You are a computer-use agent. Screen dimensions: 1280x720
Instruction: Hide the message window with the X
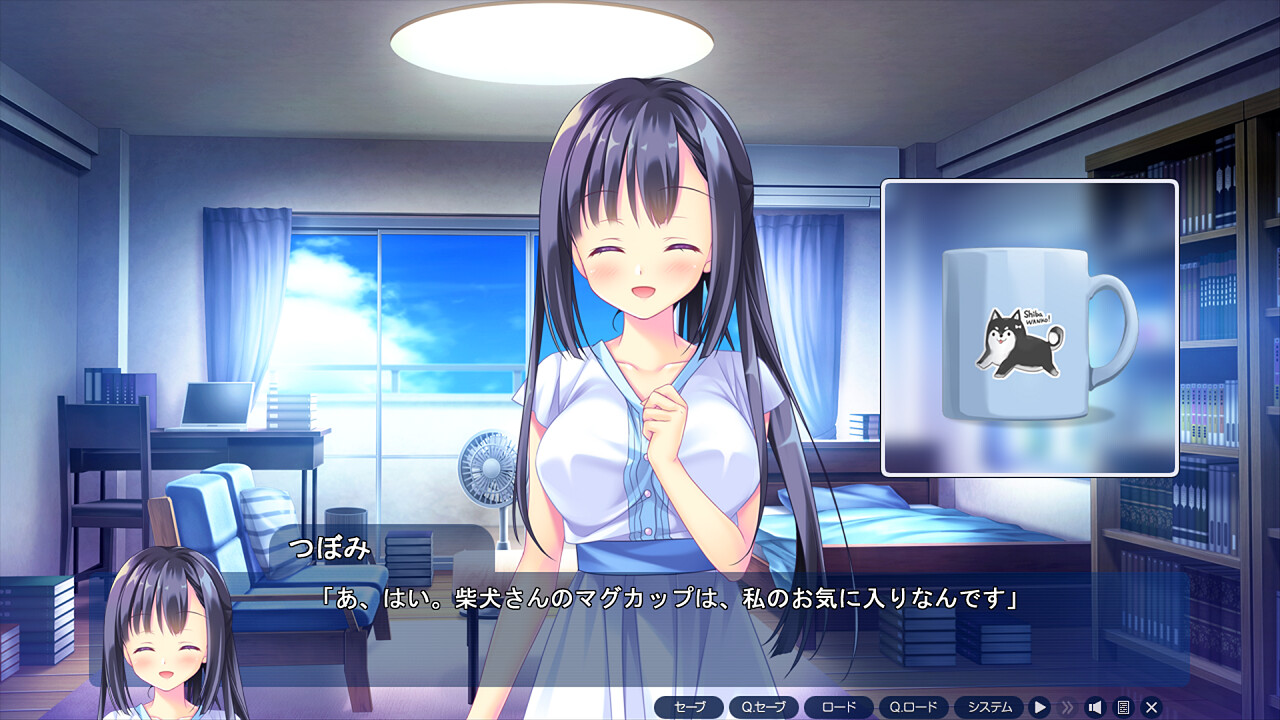click(1151, 707)
